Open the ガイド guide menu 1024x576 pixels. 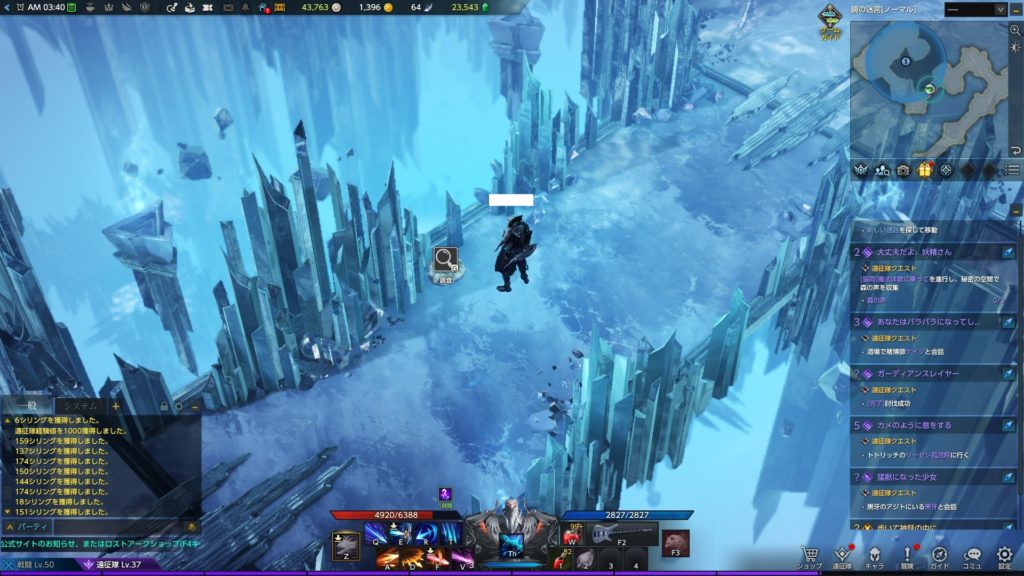point(939,555)
